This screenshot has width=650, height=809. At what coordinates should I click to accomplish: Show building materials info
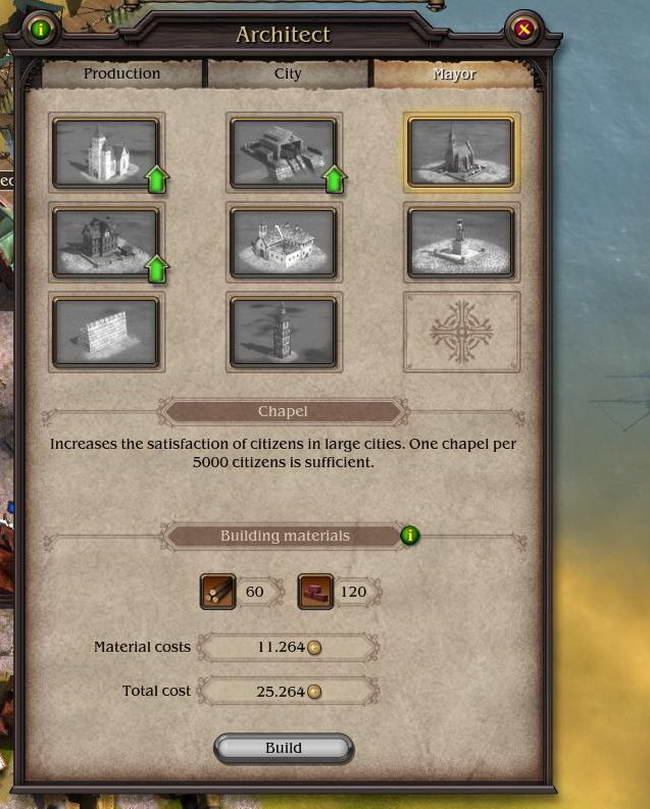coord(409,535)
